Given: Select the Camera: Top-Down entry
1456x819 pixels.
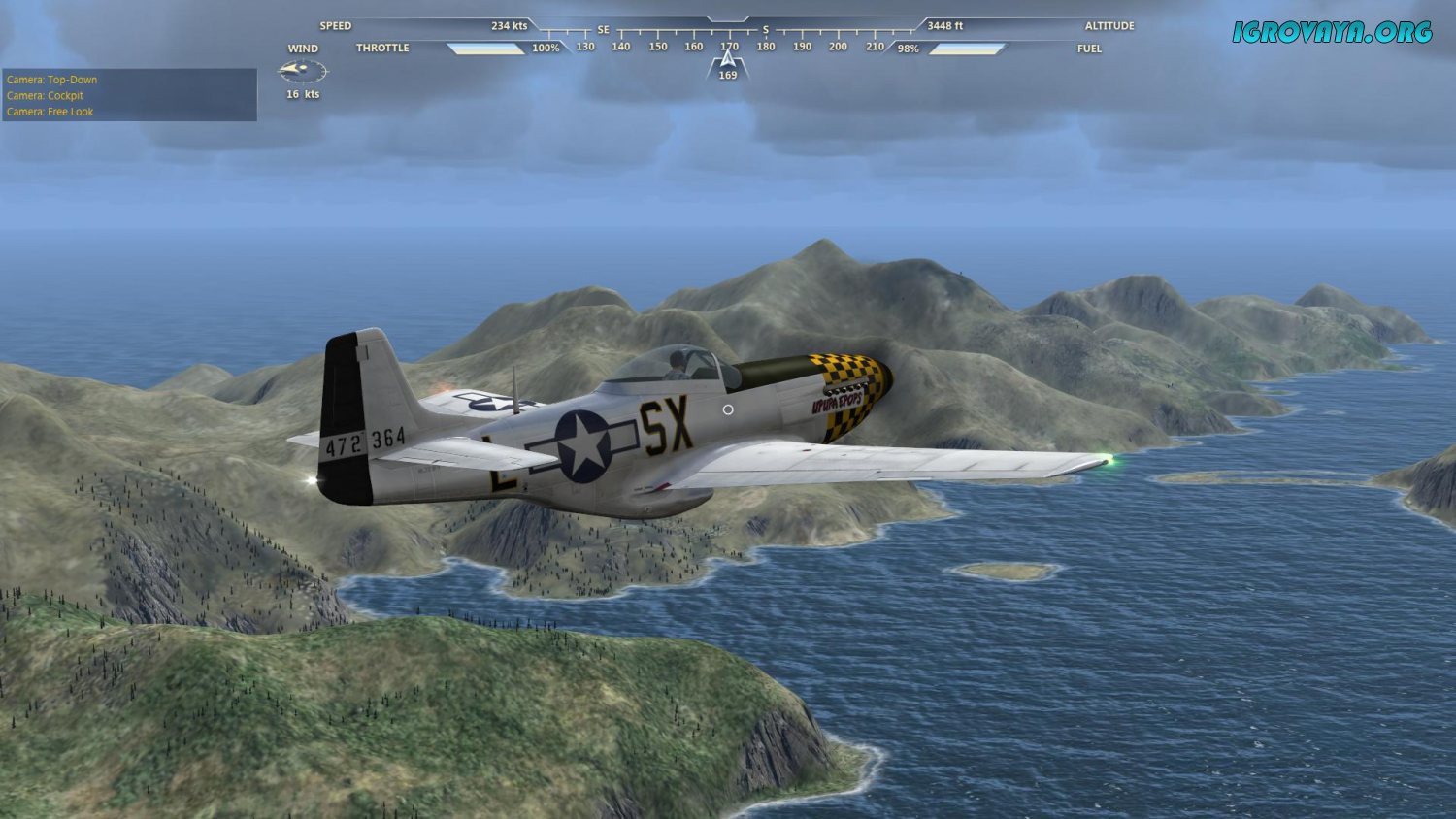Looking at the screenshot, I should click(x=52, y=80).
